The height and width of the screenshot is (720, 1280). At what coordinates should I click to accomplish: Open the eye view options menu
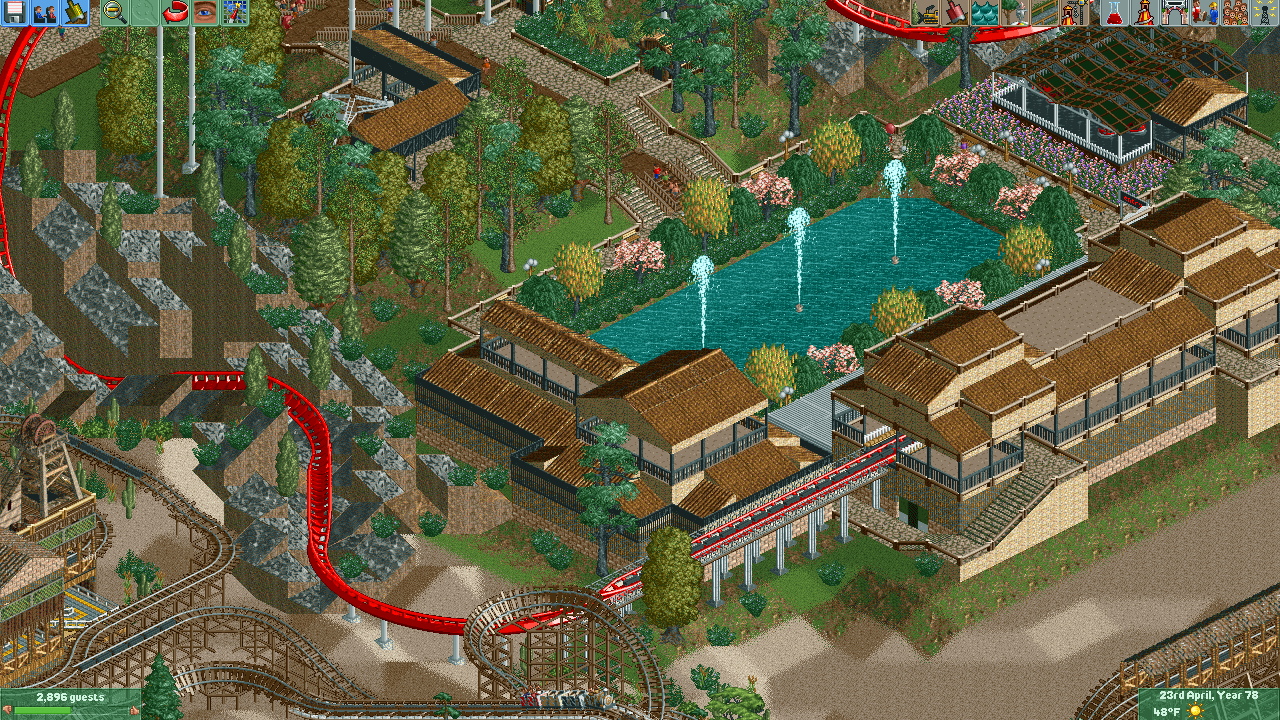point(205,13)
